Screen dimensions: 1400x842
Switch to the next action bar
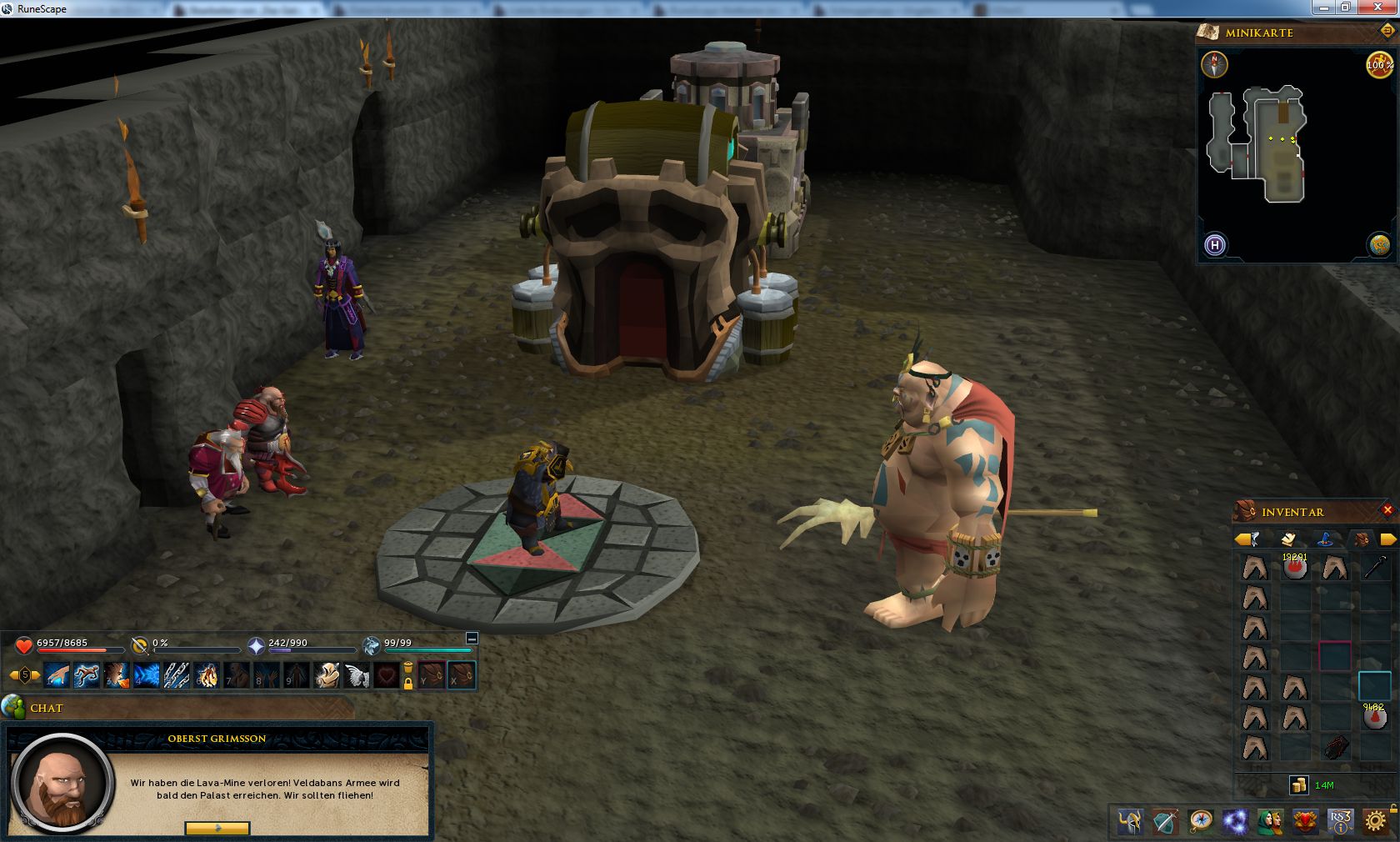pyautogui.click(x=36, y=674)
